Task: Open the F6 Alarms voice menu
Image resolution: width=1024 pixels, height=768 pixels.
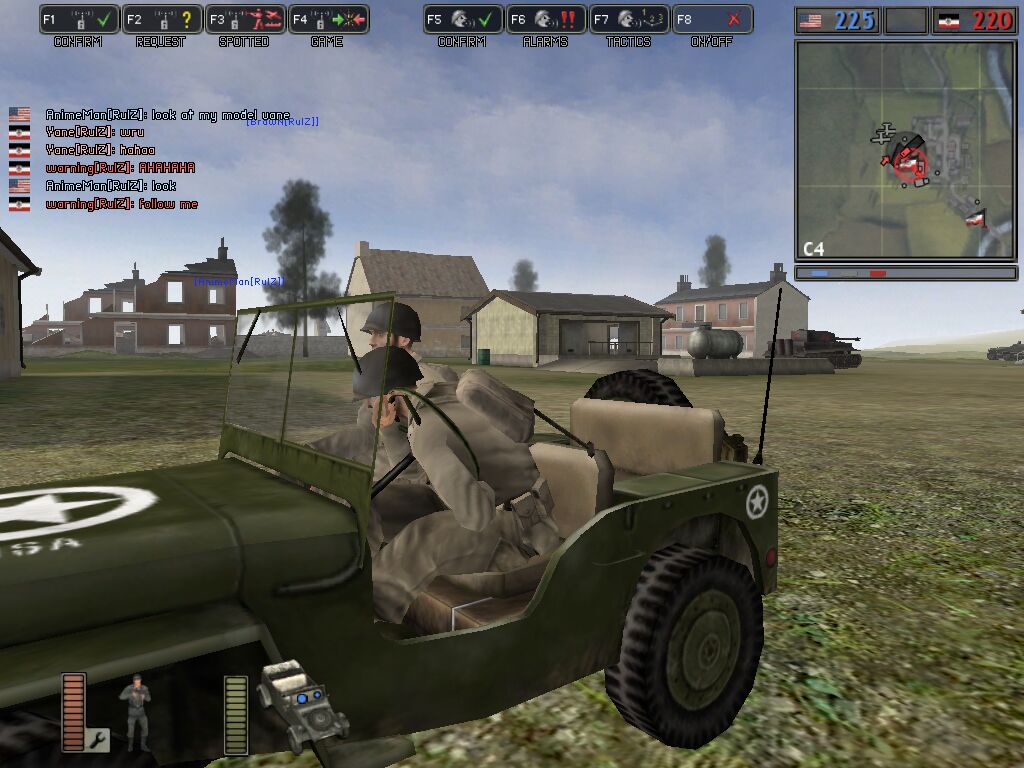Action: point(545,20)
